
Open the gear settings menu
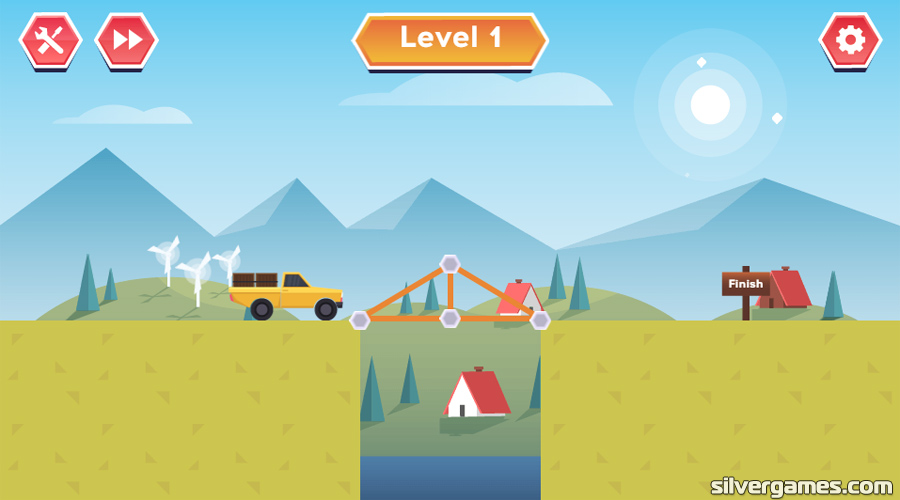click(x=850, y=40)
